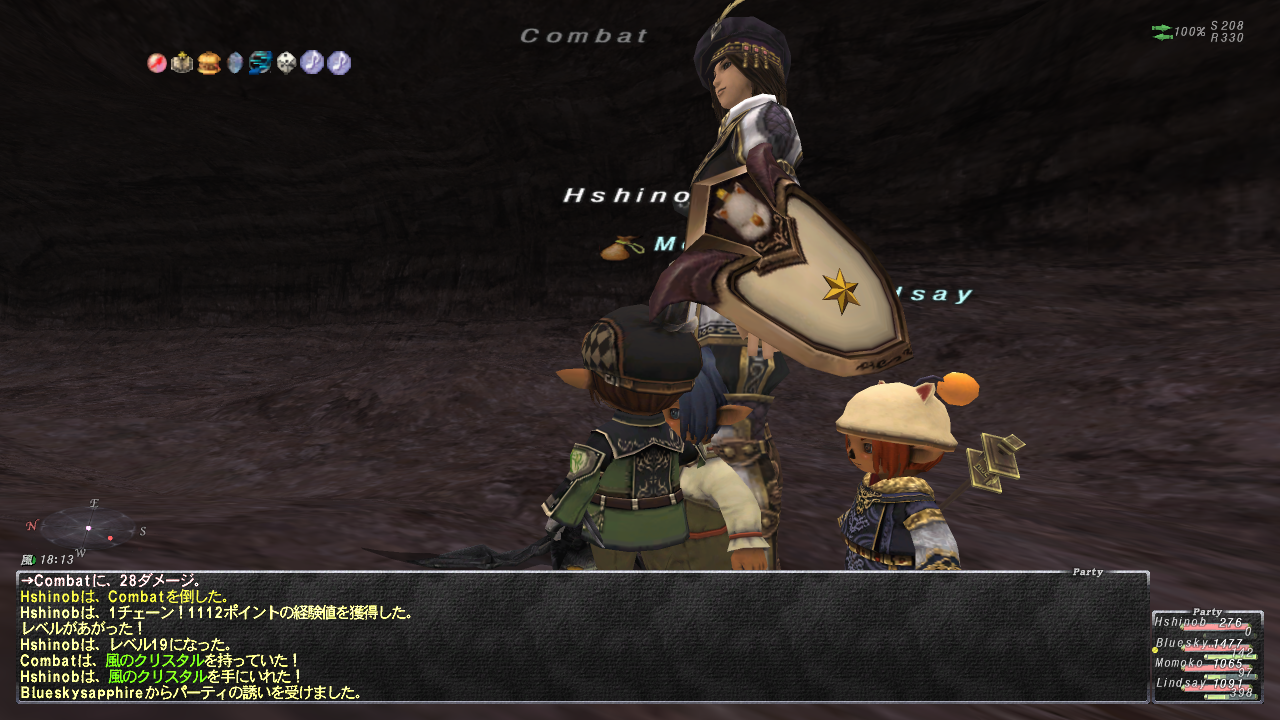Inspect the pale blue crystal status icon
The height and width of the screenshot is (720, 1280).
point(235,63)
